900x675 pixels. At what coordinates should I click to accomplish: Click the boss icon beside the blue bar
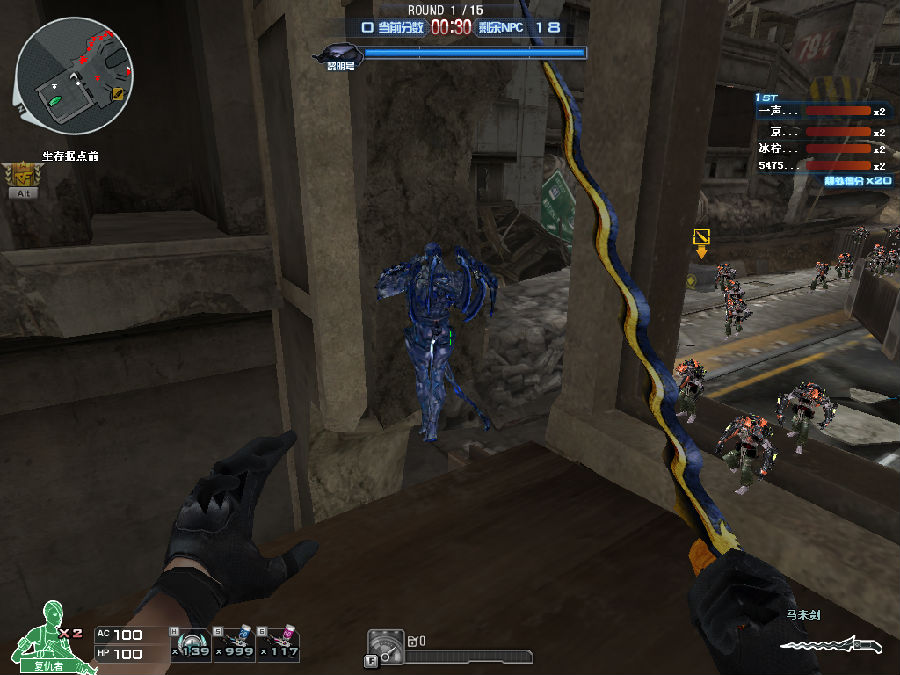pyautogui.click(x=336, y=53)
